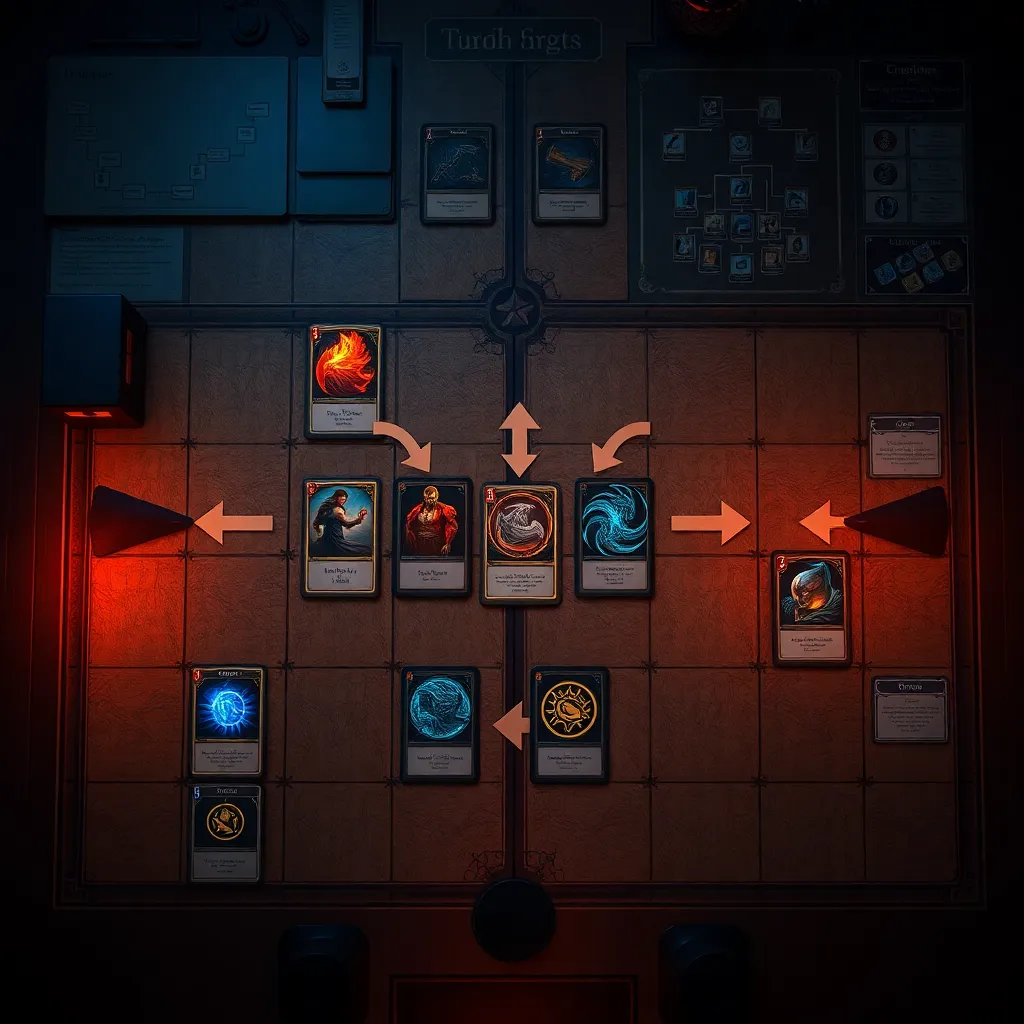Viewport: 1024px width, 1024px height.
Task: Select the flaming phoenix card
Action: tap(345, 380)
